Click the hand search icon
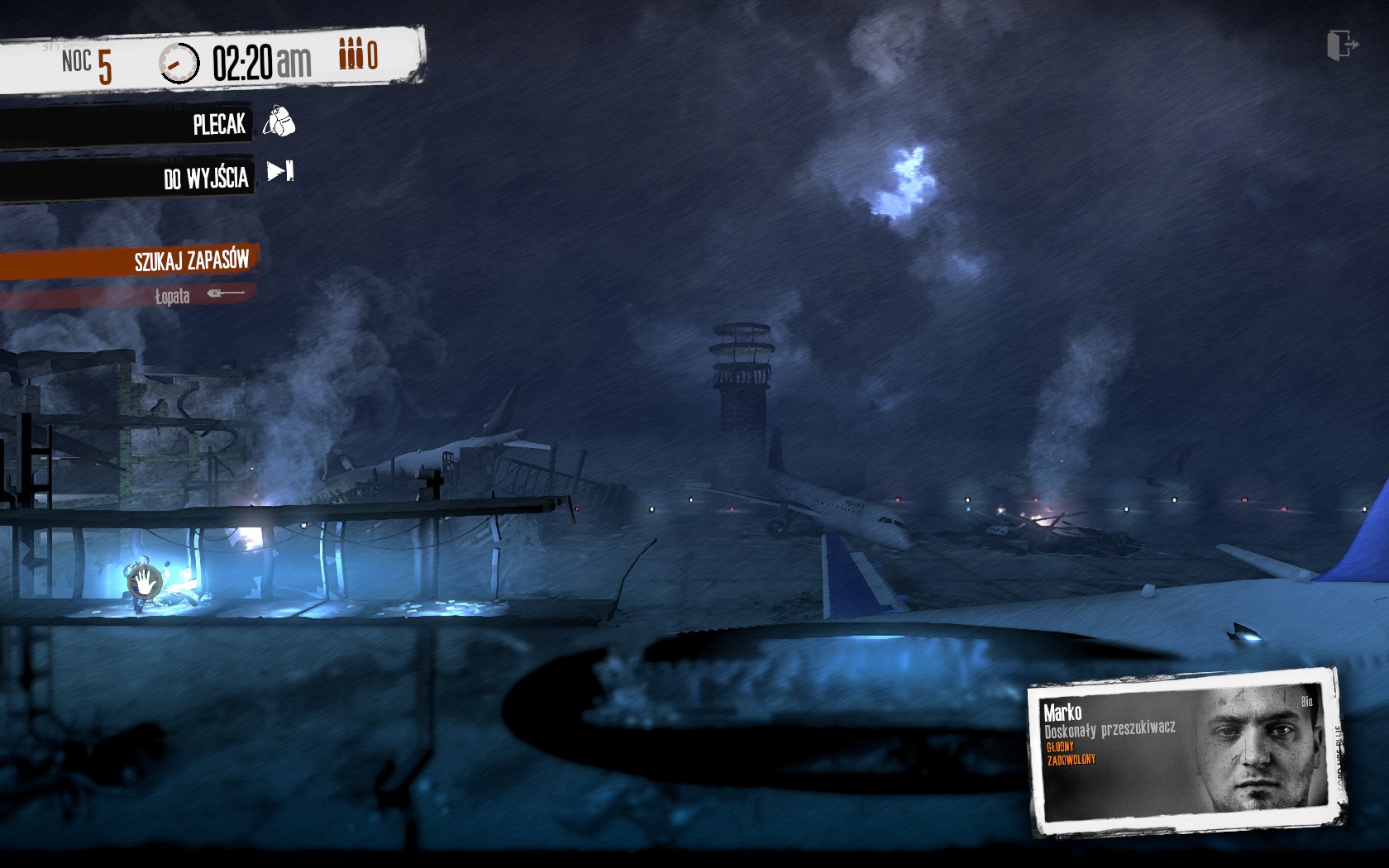 tap(145, 582)
